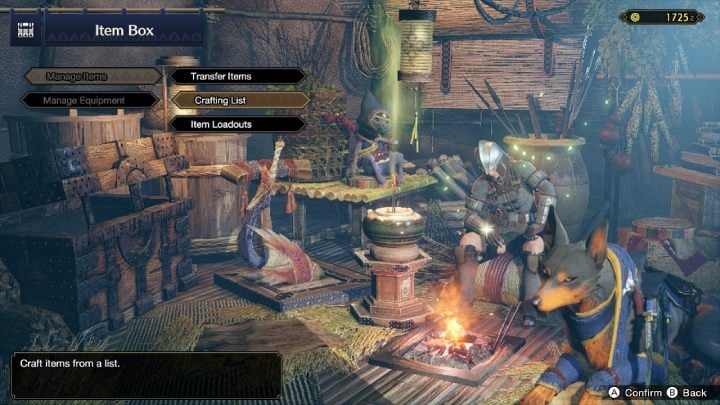Select the Manage Items option
Viewport: 720px width, 405px height.
coord(90,76)
